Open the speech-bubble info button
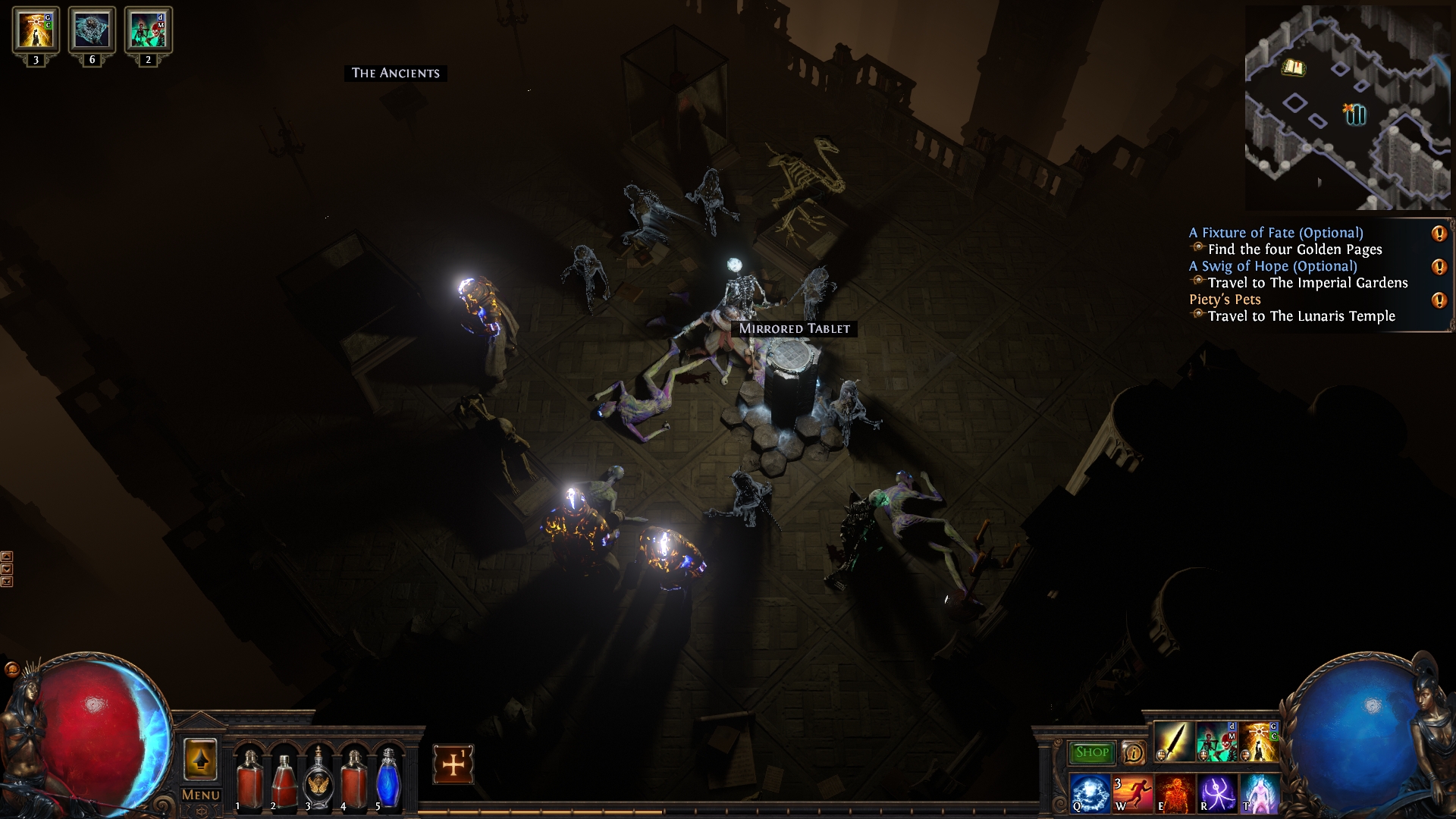Screen dimensions: 1456x819 click(x=1133, y=752)
